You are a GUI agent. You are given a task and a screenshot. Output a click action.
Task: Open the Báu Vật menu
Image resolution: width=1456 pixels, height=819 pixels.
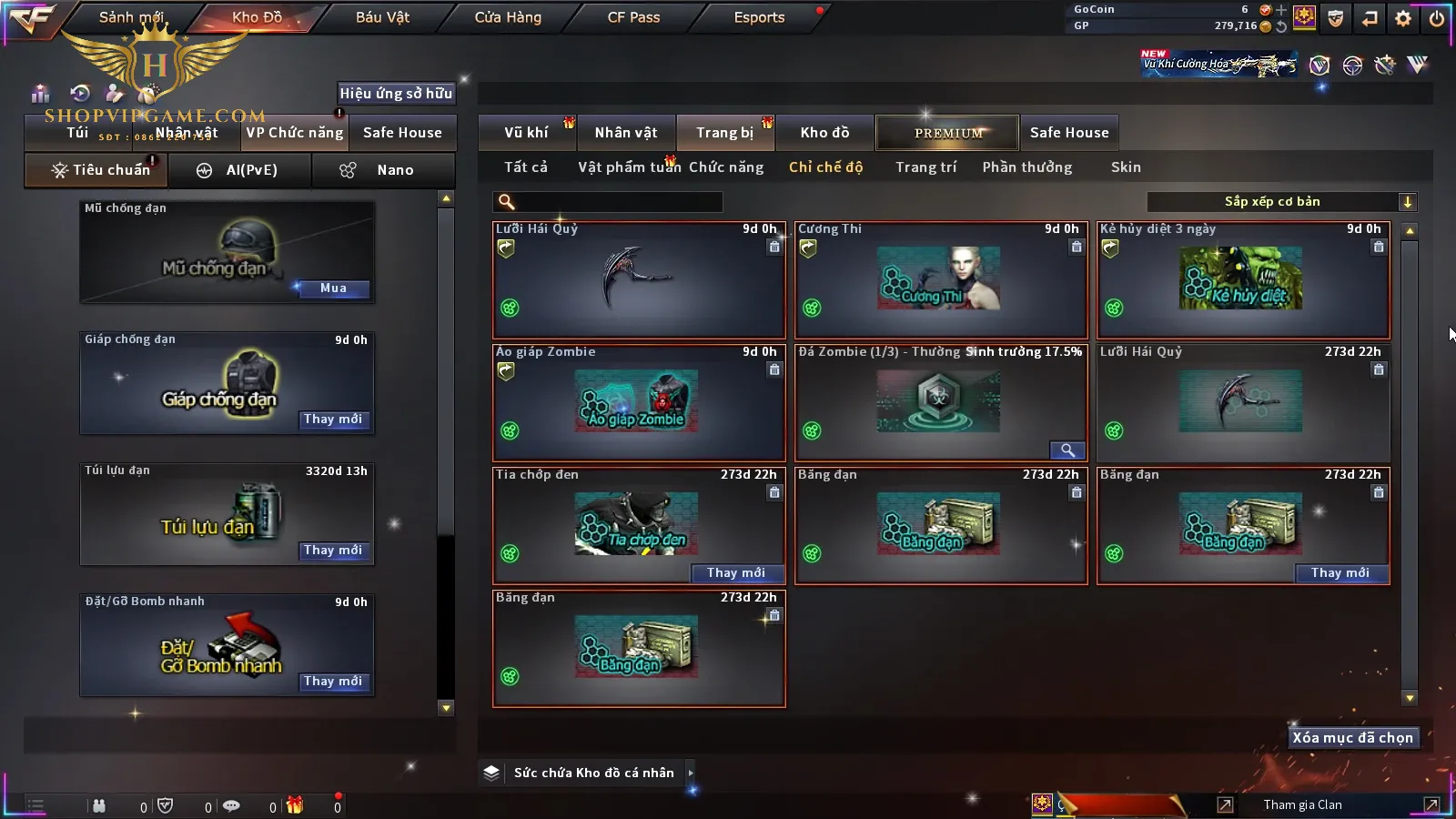[x=382, y=17]
